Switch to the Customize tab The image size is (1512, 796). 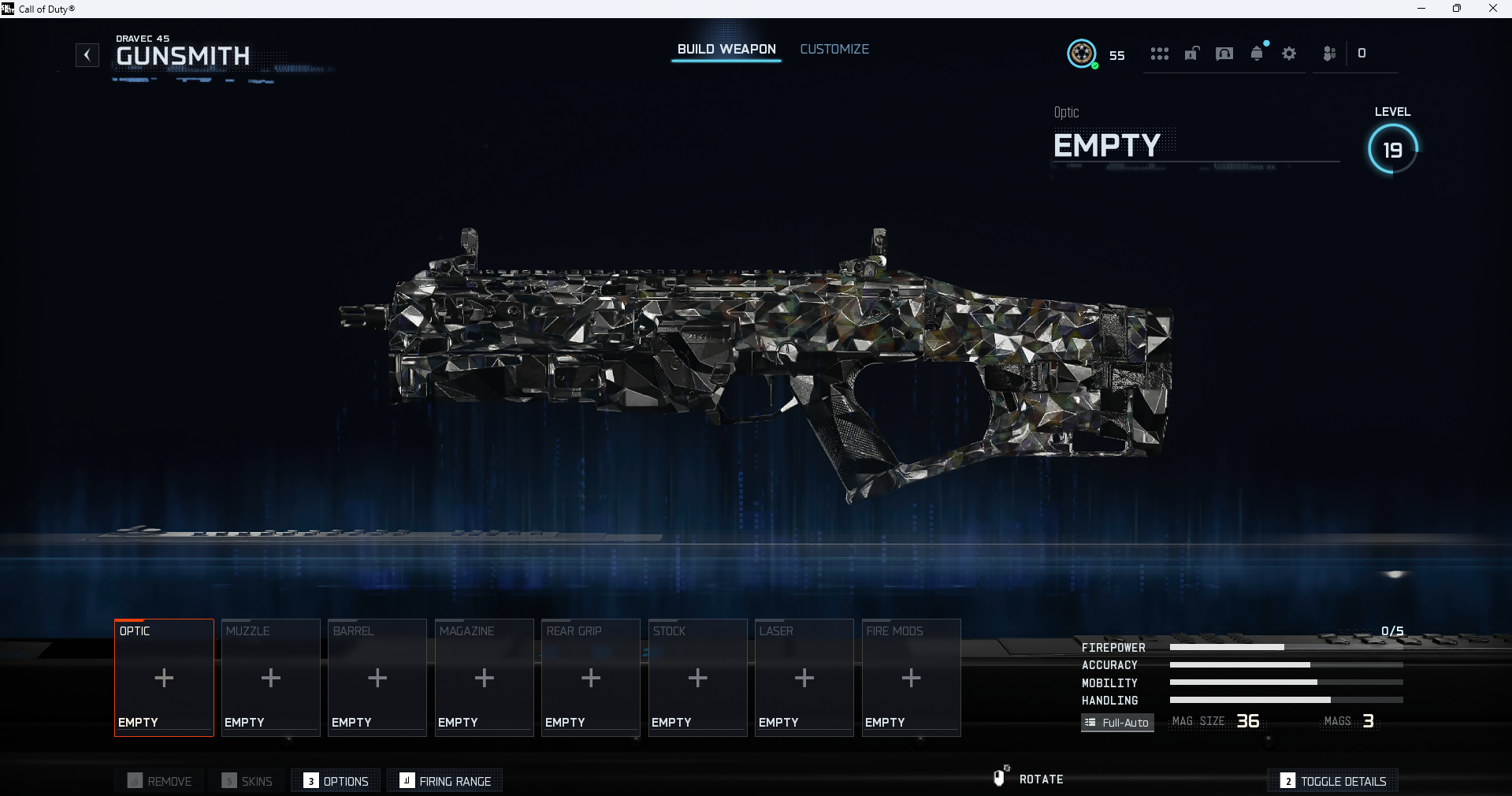tap(834, 49)
